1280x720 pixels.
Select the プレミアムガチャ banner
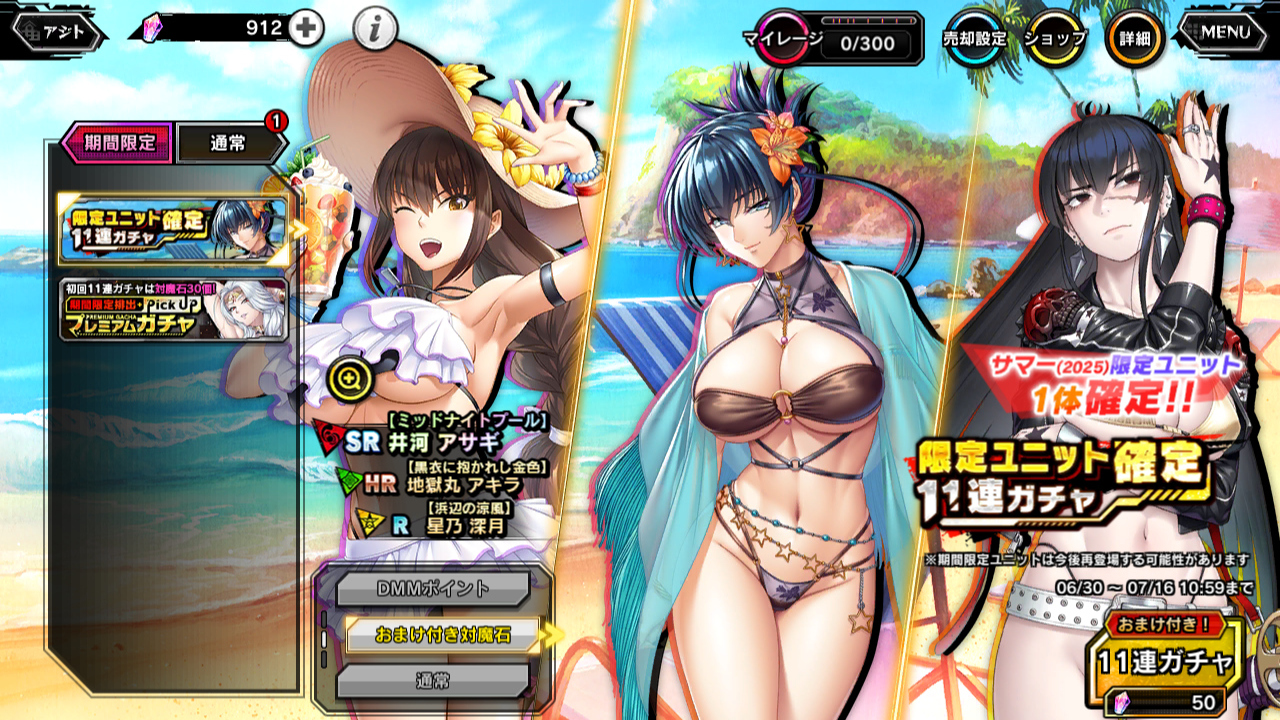coord(174,309)
